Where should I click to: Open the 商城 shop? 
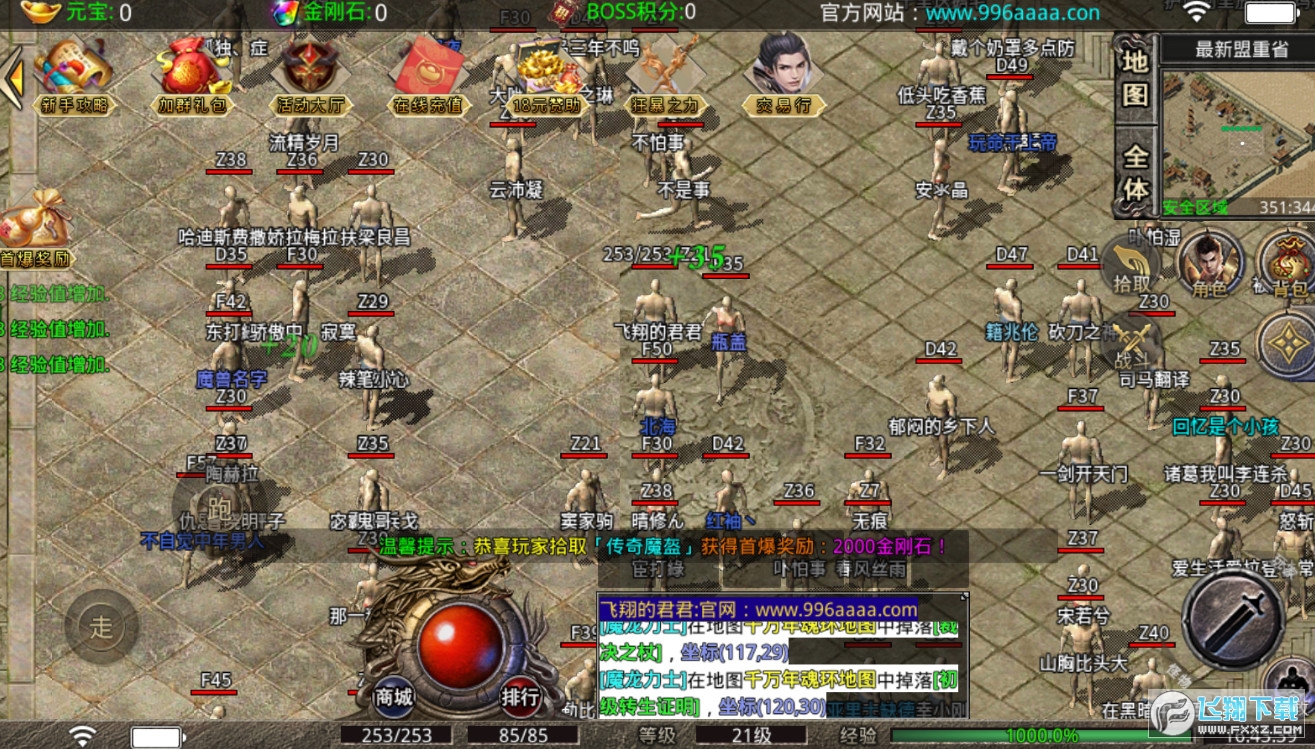pos(393,696)
